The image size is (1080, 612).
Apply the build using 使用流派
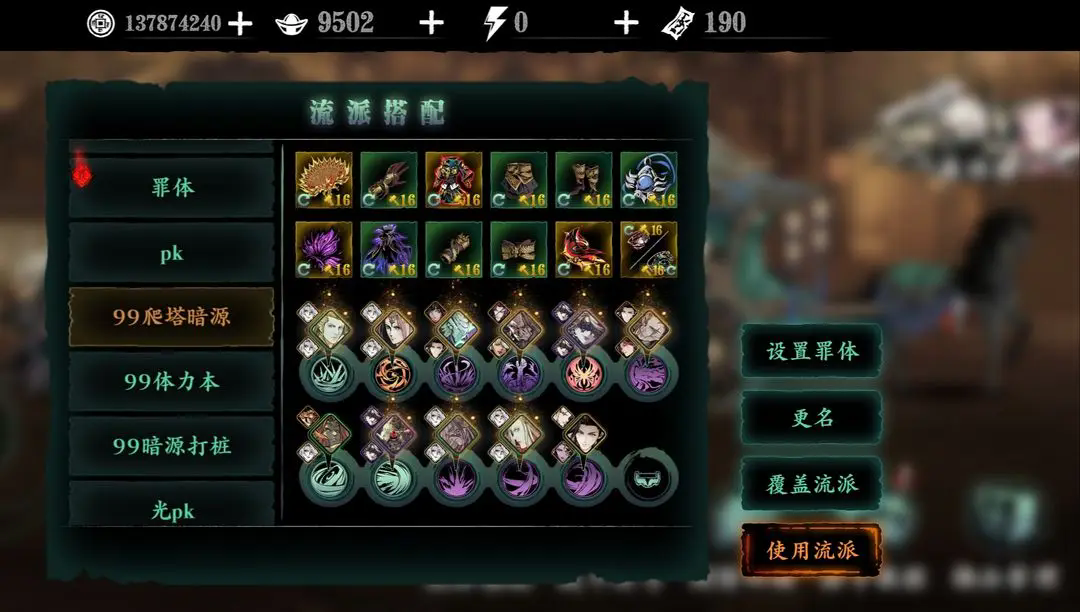[812, 550]
